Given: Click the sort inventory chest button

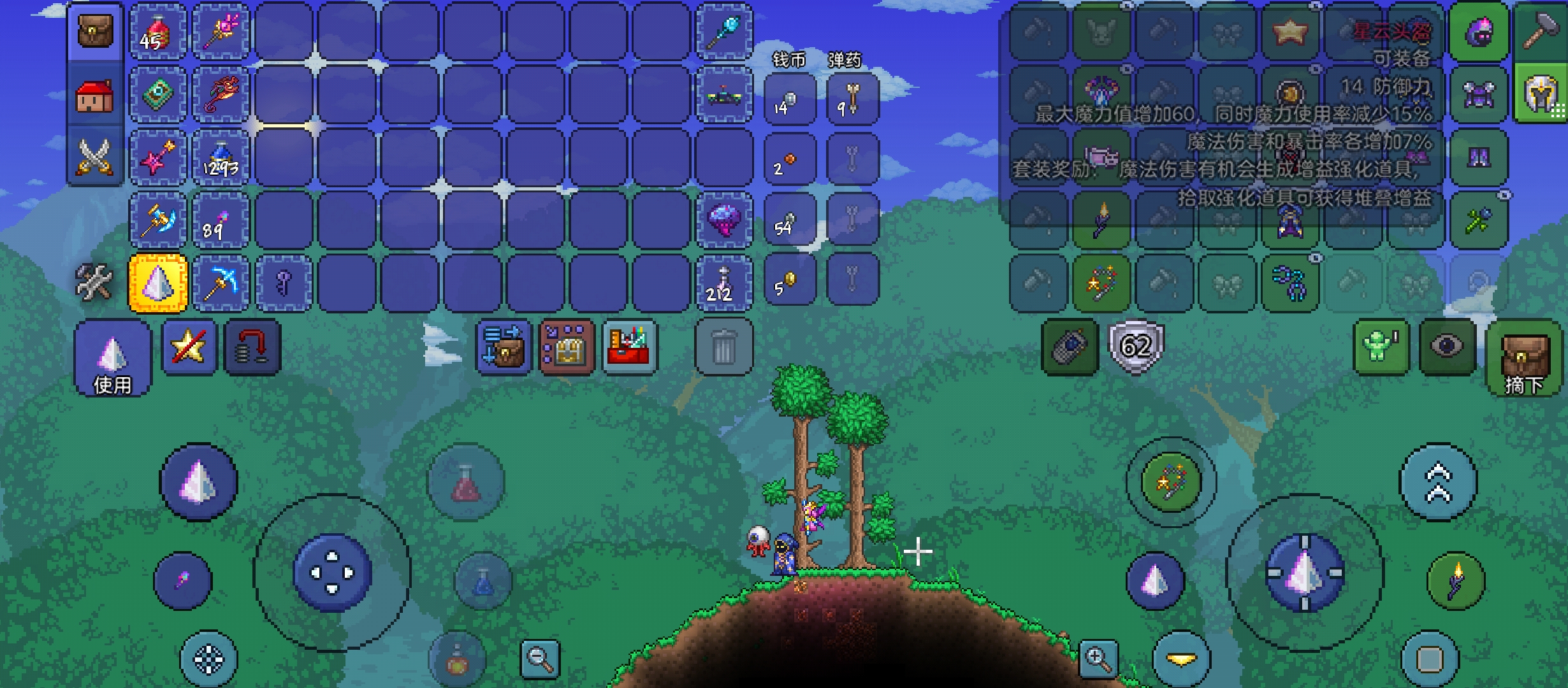Looking at the screenshot, I should tap(567, 347).
